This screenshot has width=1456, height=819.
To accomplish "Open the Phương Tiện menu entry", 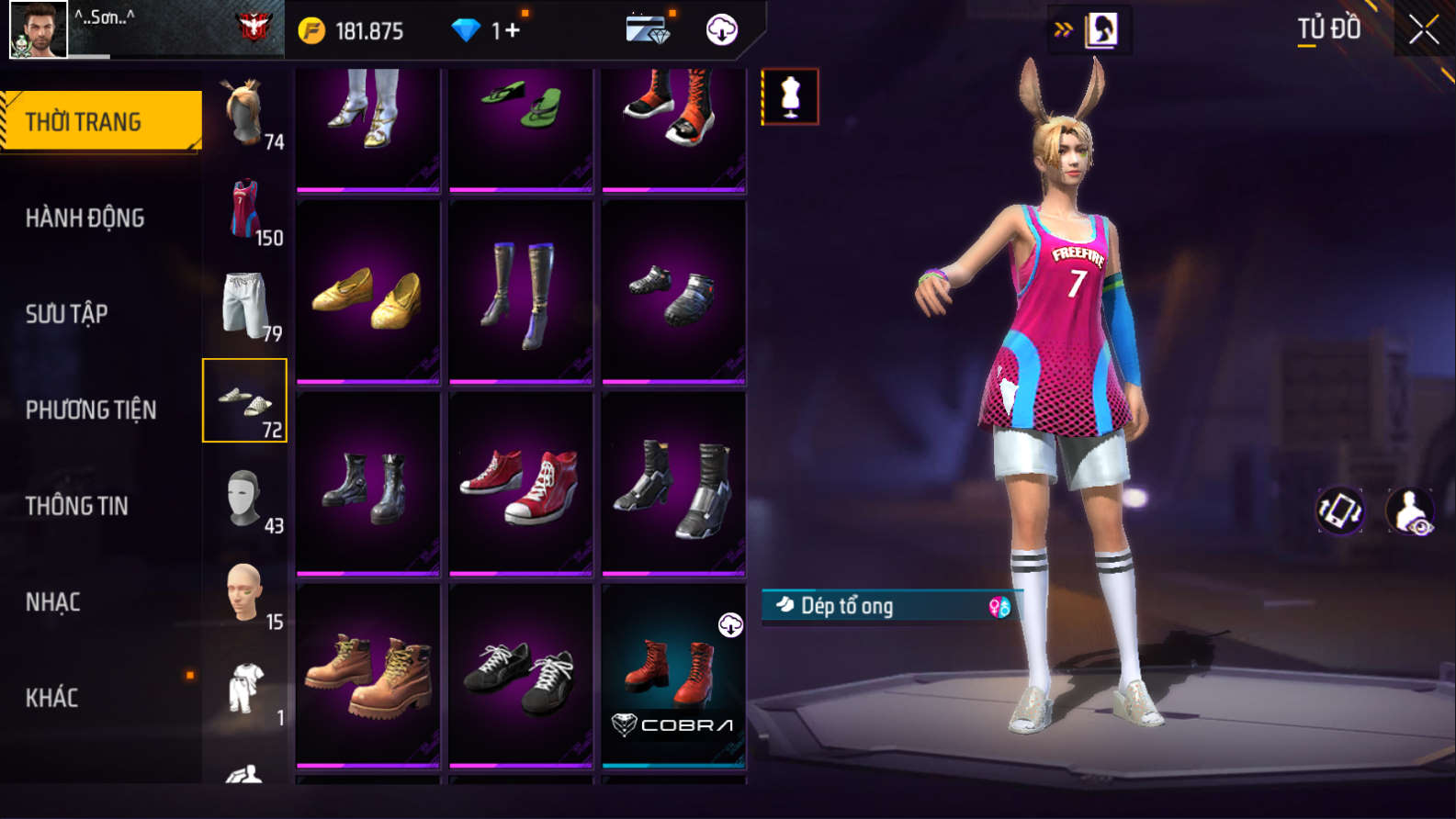I will click(x=90, y=409).
